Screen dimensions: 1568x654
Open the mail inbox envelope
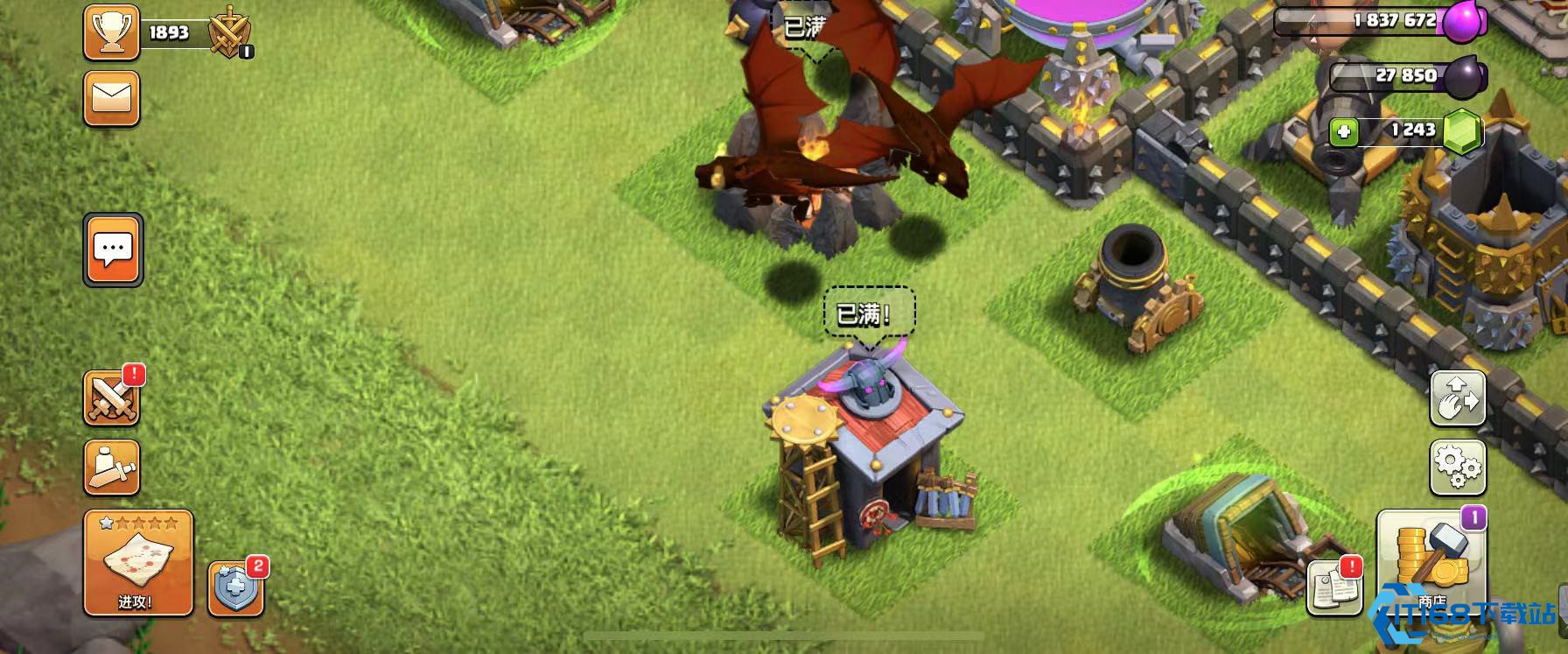(111, 98)
